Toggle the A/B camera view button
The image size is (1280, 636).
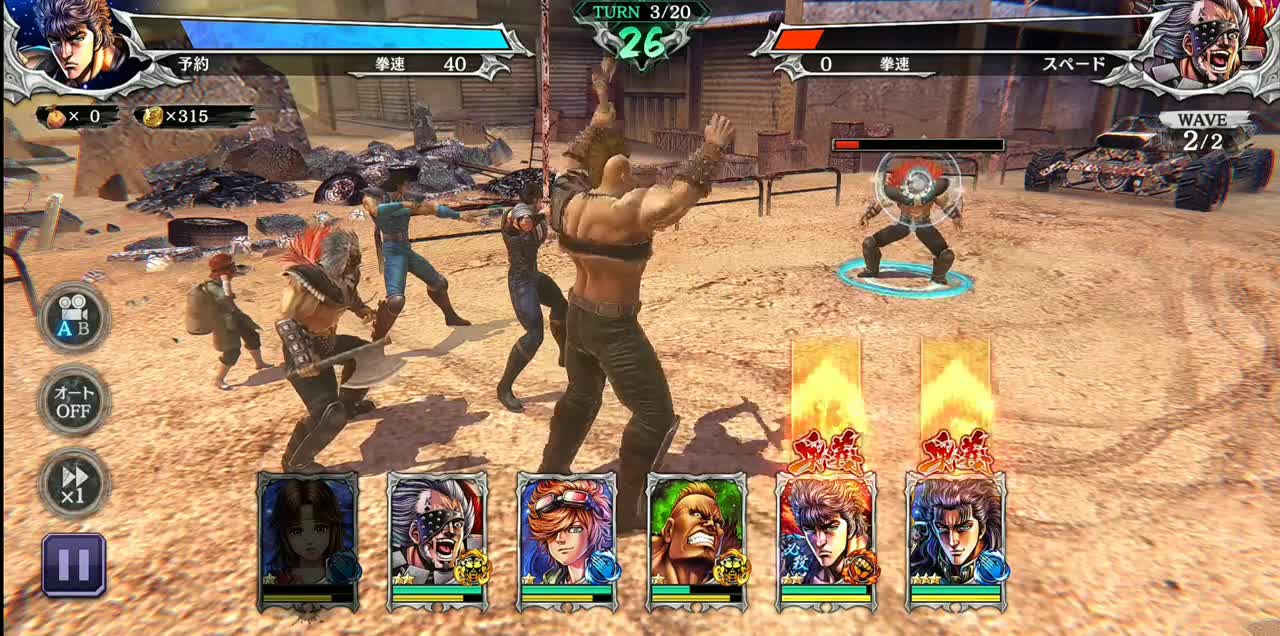(x=74, y=317)
